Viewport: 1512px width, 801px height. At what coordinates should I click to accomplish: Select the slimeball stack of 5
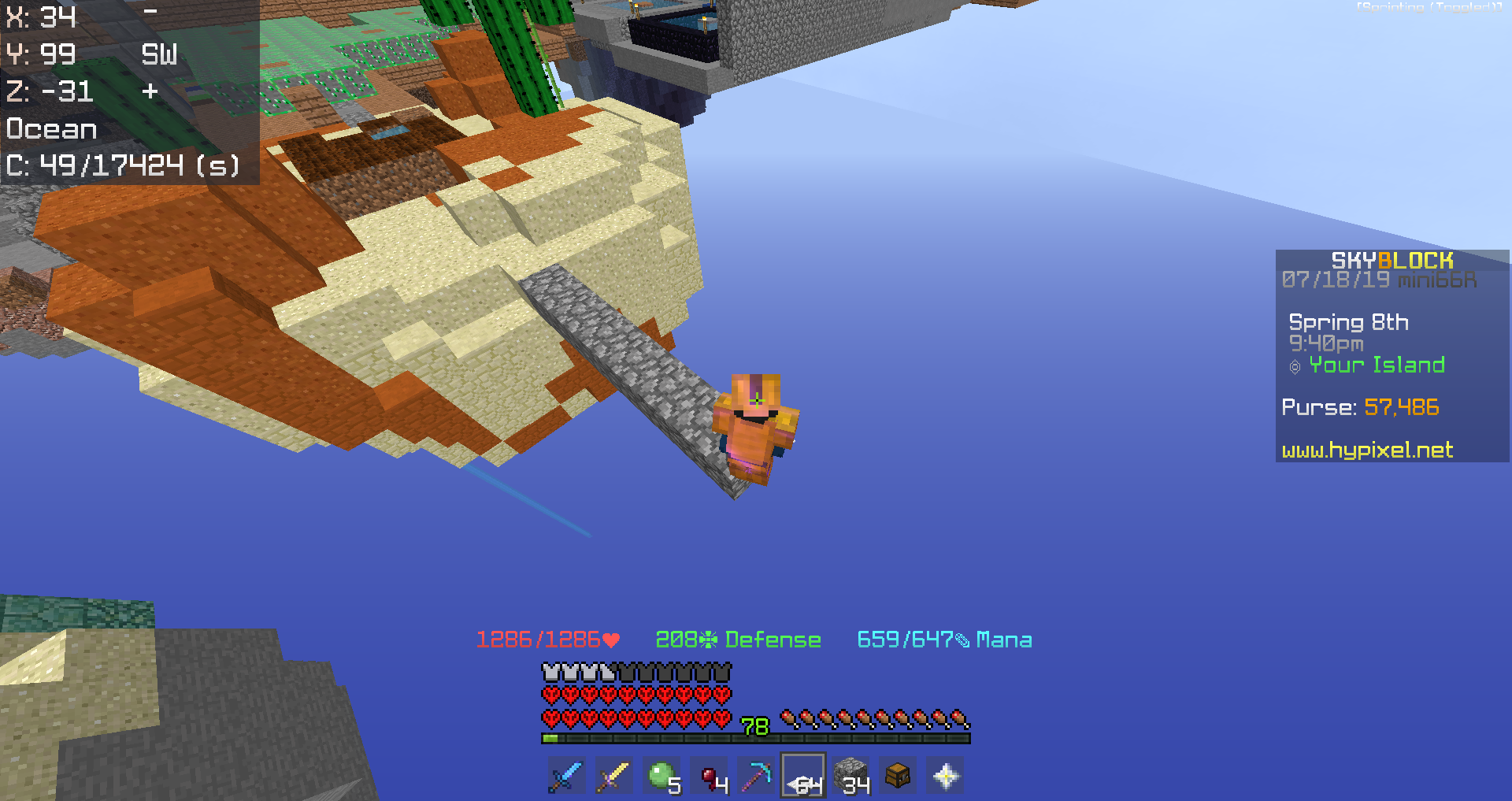662,776
